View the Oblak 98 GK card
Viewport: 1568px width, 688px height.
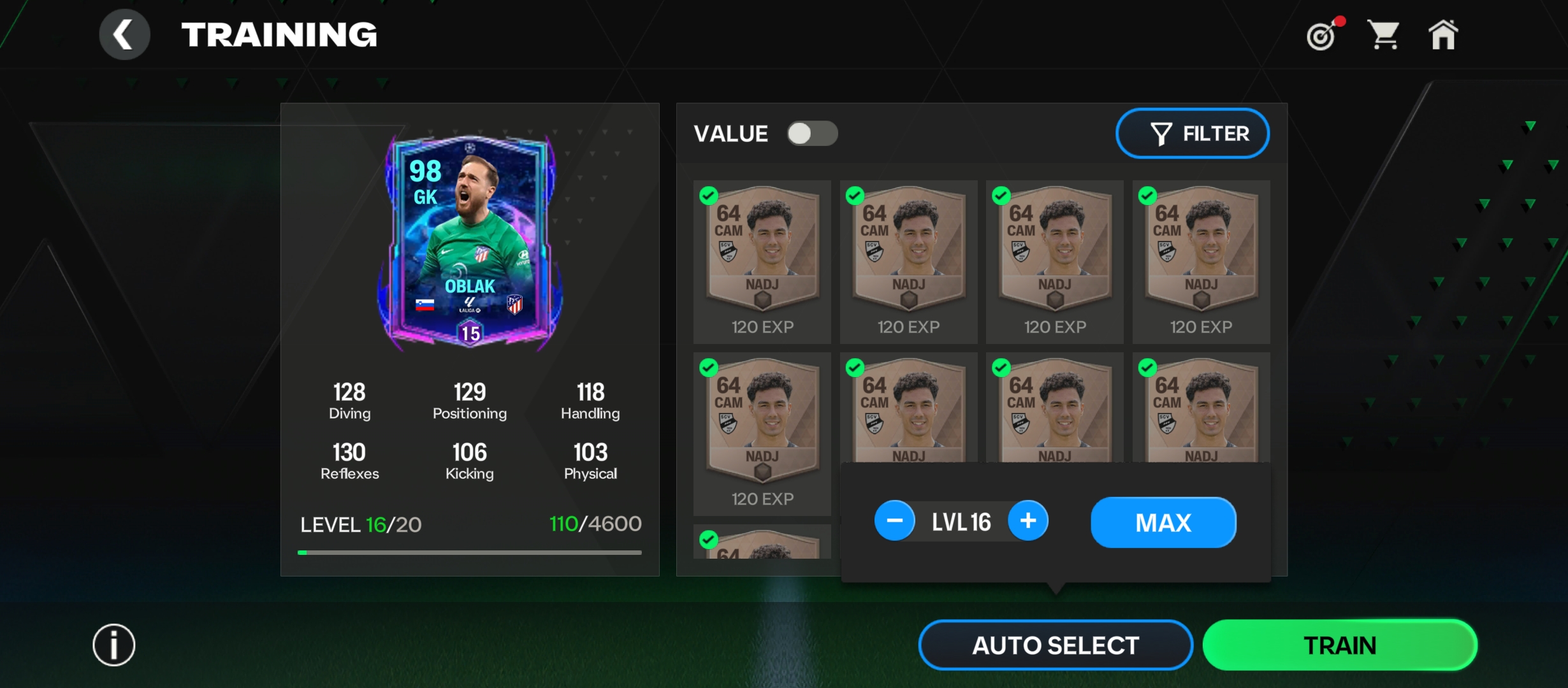[x=470, y=242]
